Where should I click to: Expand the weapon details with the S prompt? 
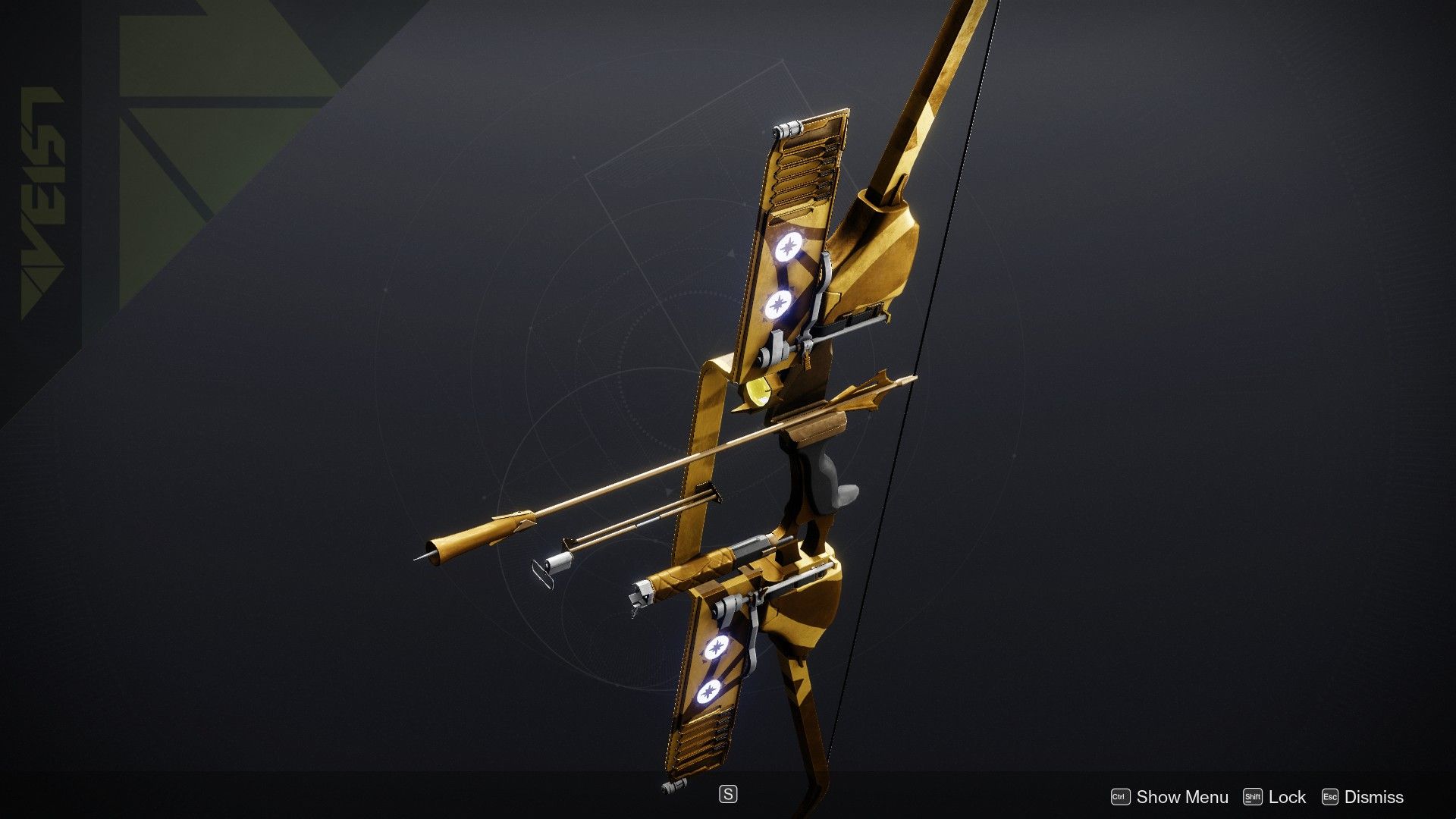tap(727, 793)
